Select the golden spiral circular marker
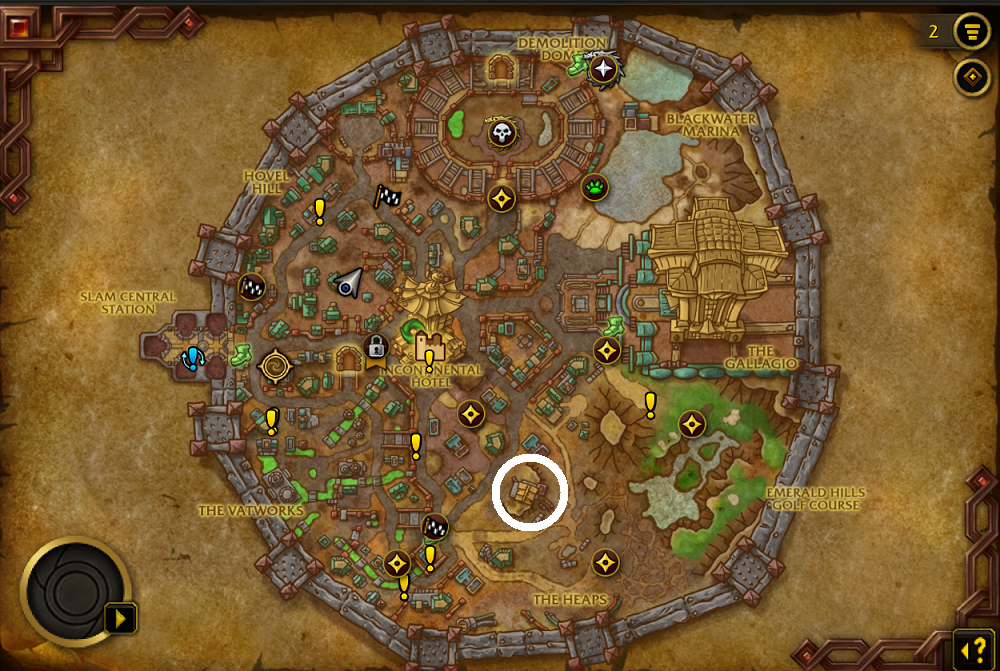This screenshot has width=1000, height=671. pos(274,367)
